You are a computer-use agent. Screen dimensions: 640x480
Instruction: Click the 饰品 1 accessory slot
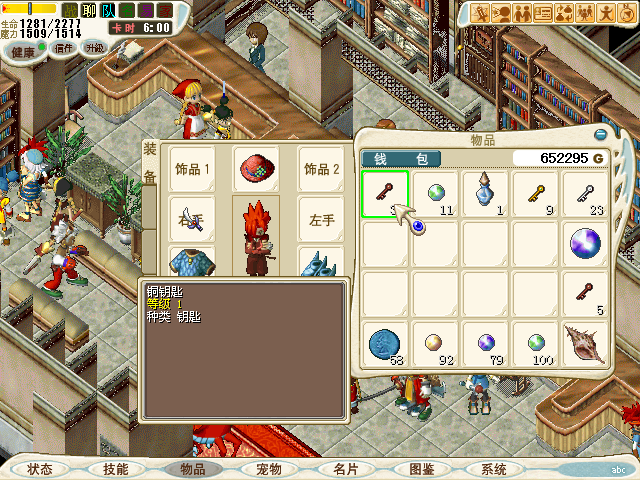(193, 169)
